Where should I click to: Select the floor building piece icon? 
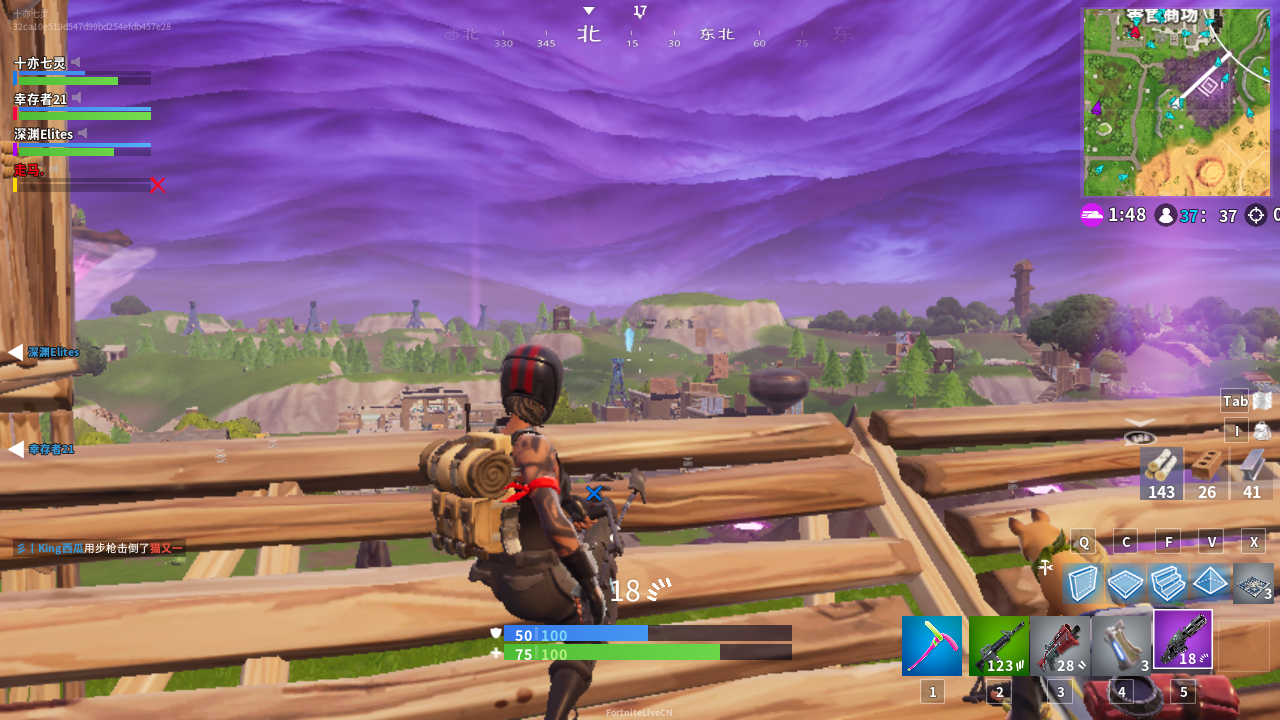pyautogui.click(x=1125, y=583)
